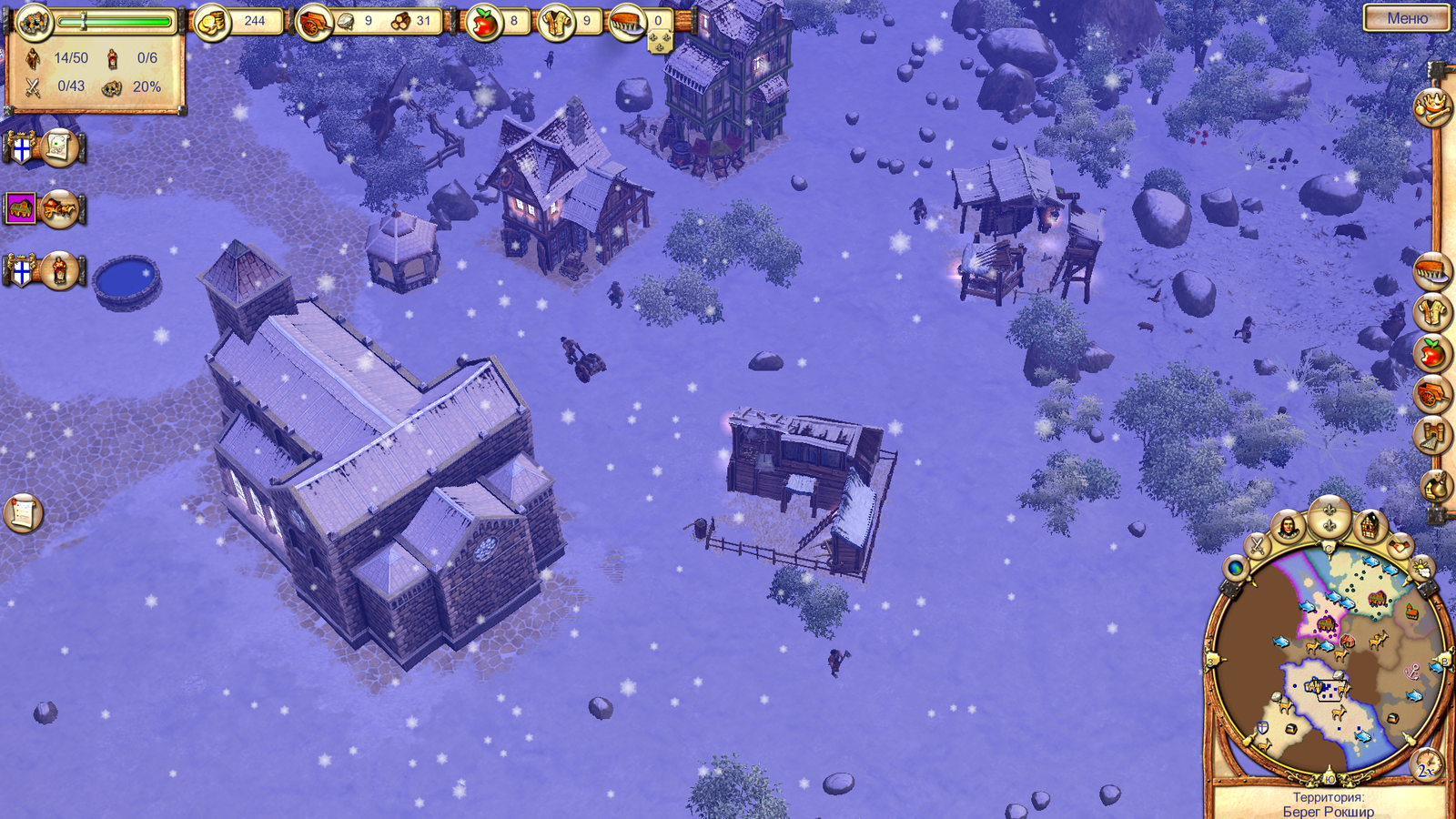Click the knight portrait above the minimap
Image resolution: width=1456 pixels, height=819 pixels.
[x=1289, y=528]
